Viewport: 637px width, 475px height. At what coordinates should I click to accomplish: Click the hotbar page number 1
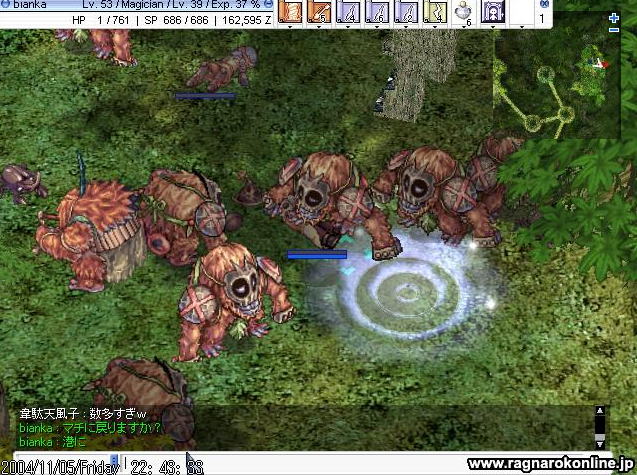[541, 18]
